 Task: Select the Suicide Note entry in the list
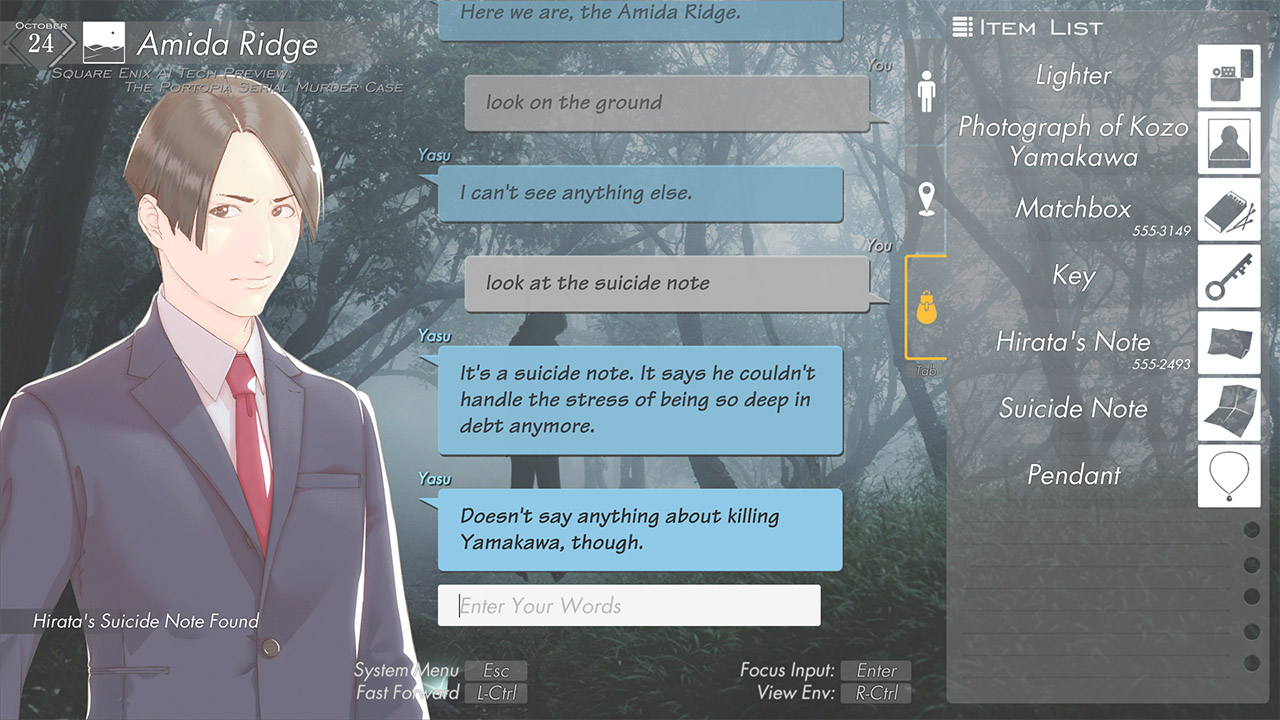coord(1073,409)
